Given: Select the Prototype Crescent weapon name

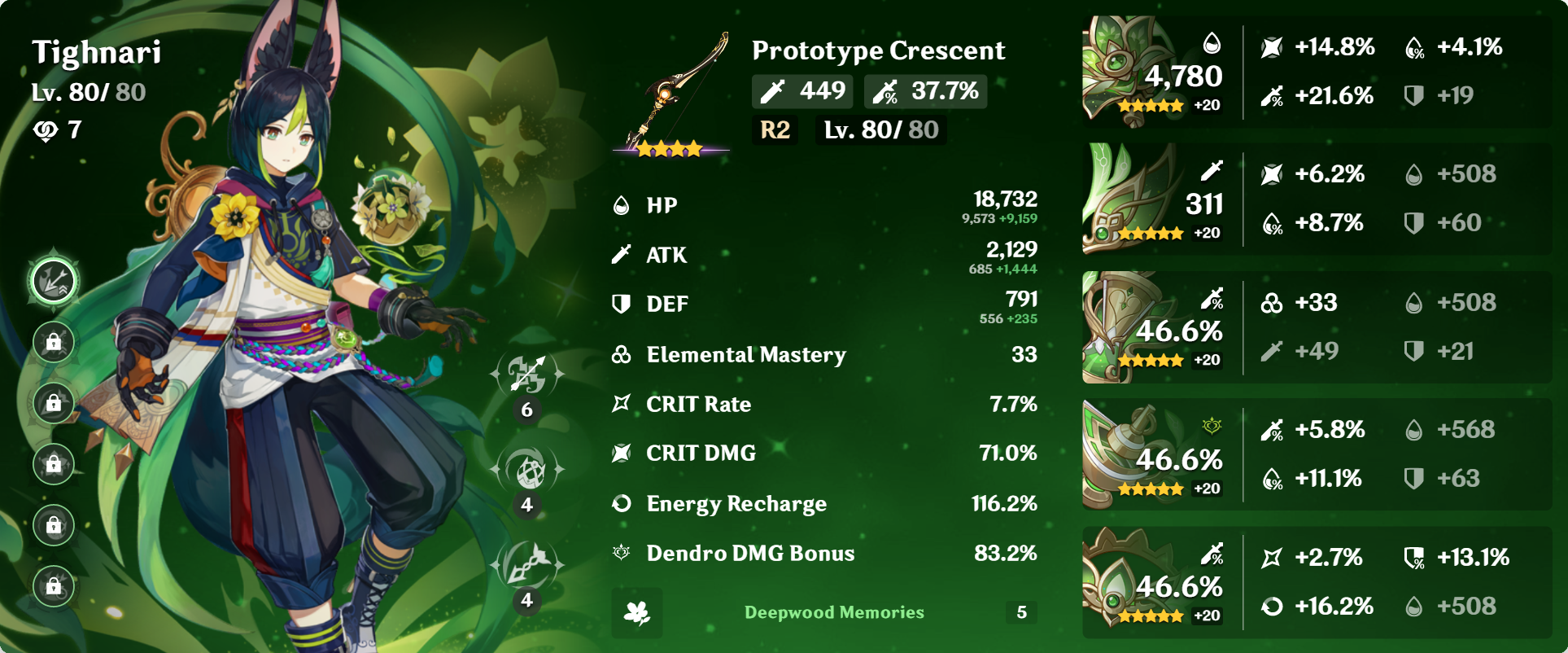Looking at the screenshot, I should click(x=877, y=50).
